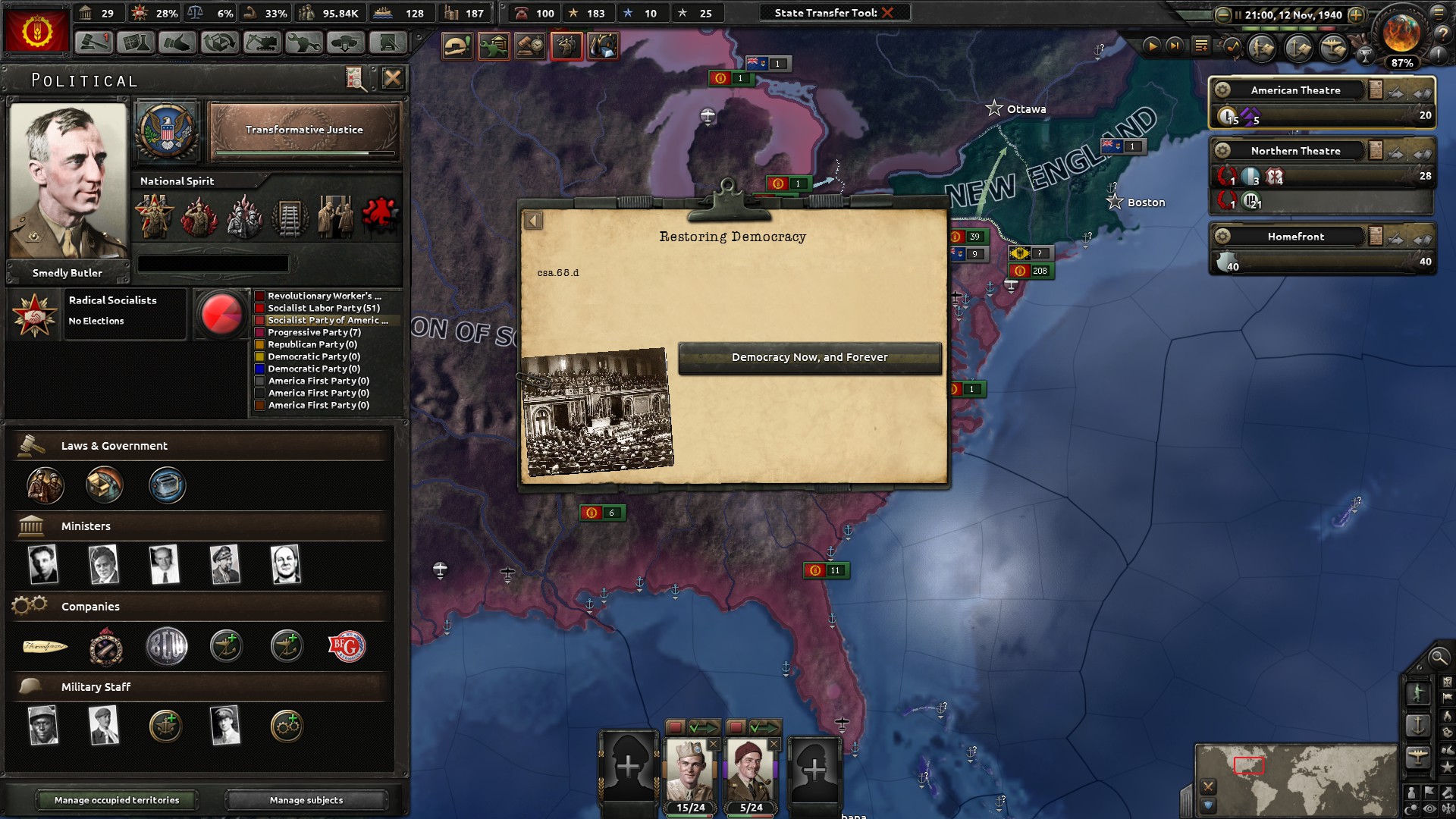Image resolution: width=1456 pixels, height=819 pixels.
Task: Toggle the in-game music note icon
Action: (x=1232, y=47)
